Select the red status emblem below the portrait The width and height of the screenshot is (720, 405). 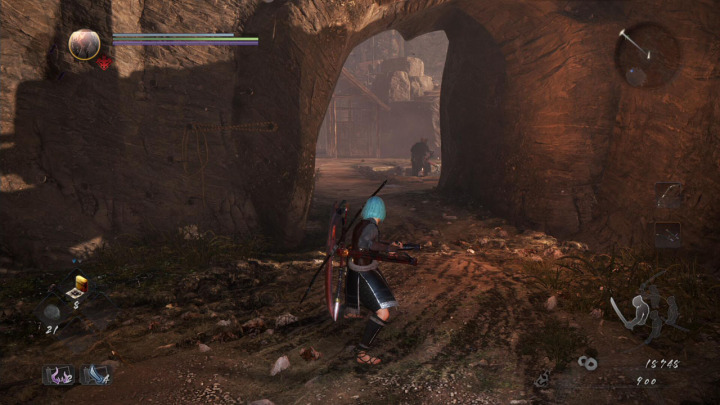(104, 64)
